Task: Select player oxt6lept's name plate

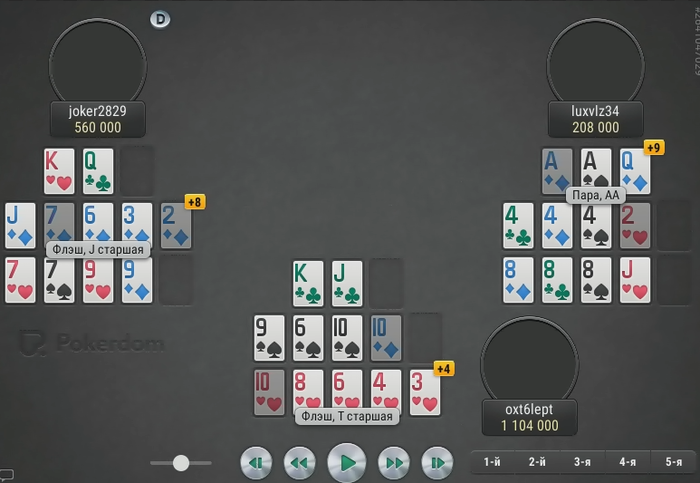Action: coord(528,417)
